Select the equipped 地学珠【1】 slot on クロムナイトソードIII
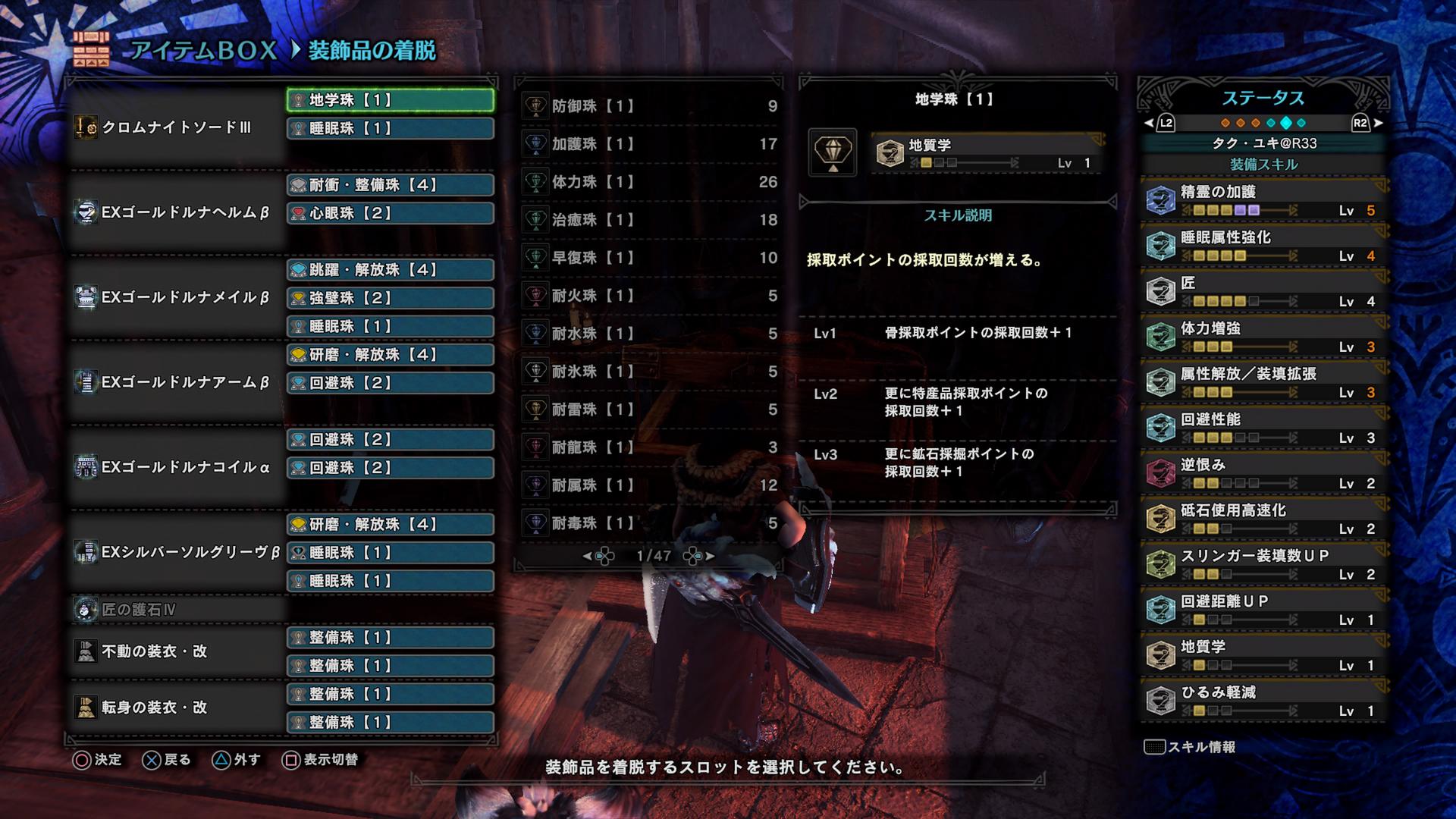 [389, 99]
